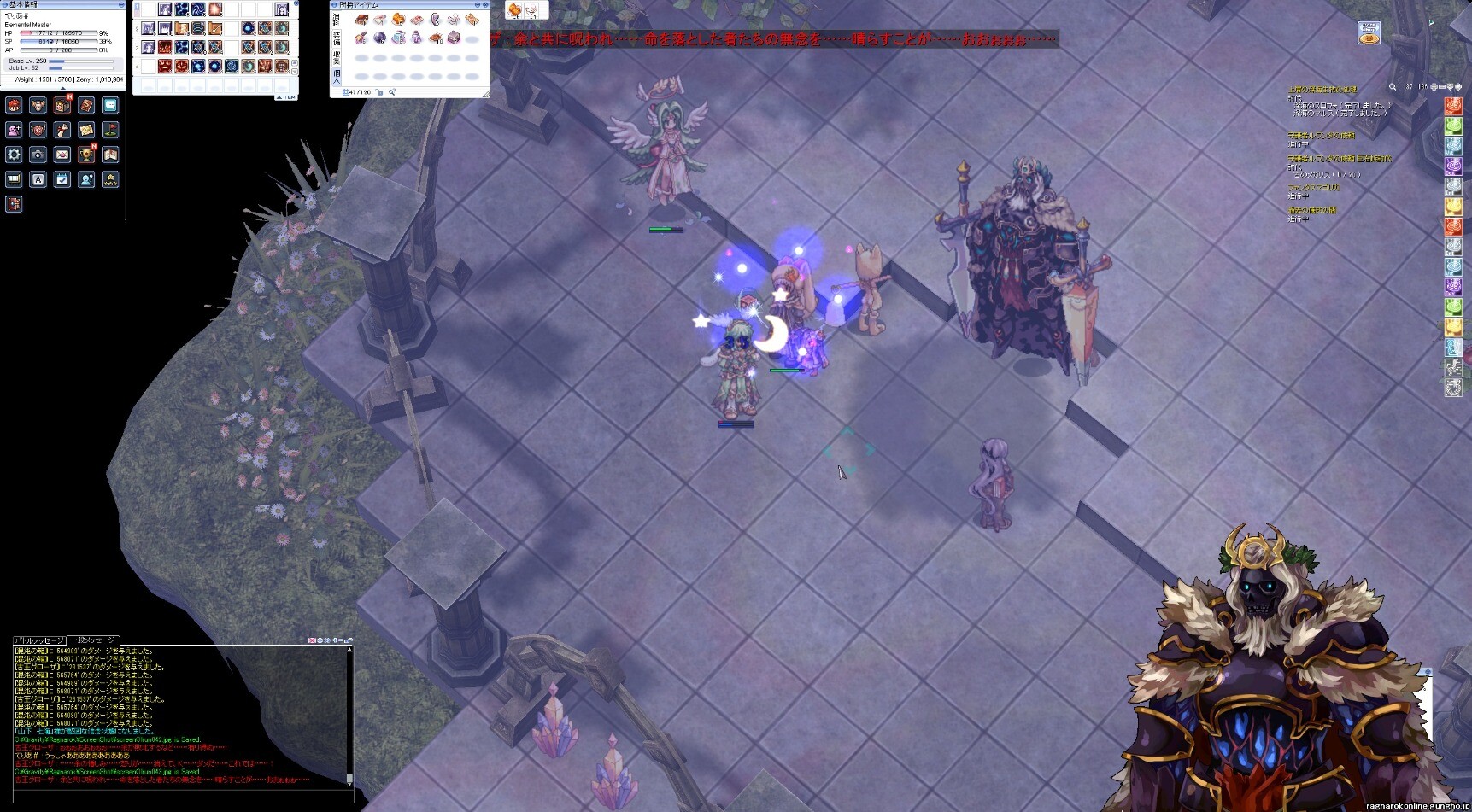Screen dimensions: 1472x812
Task: Open the mail envelope icon
Action: coord(62,155)
